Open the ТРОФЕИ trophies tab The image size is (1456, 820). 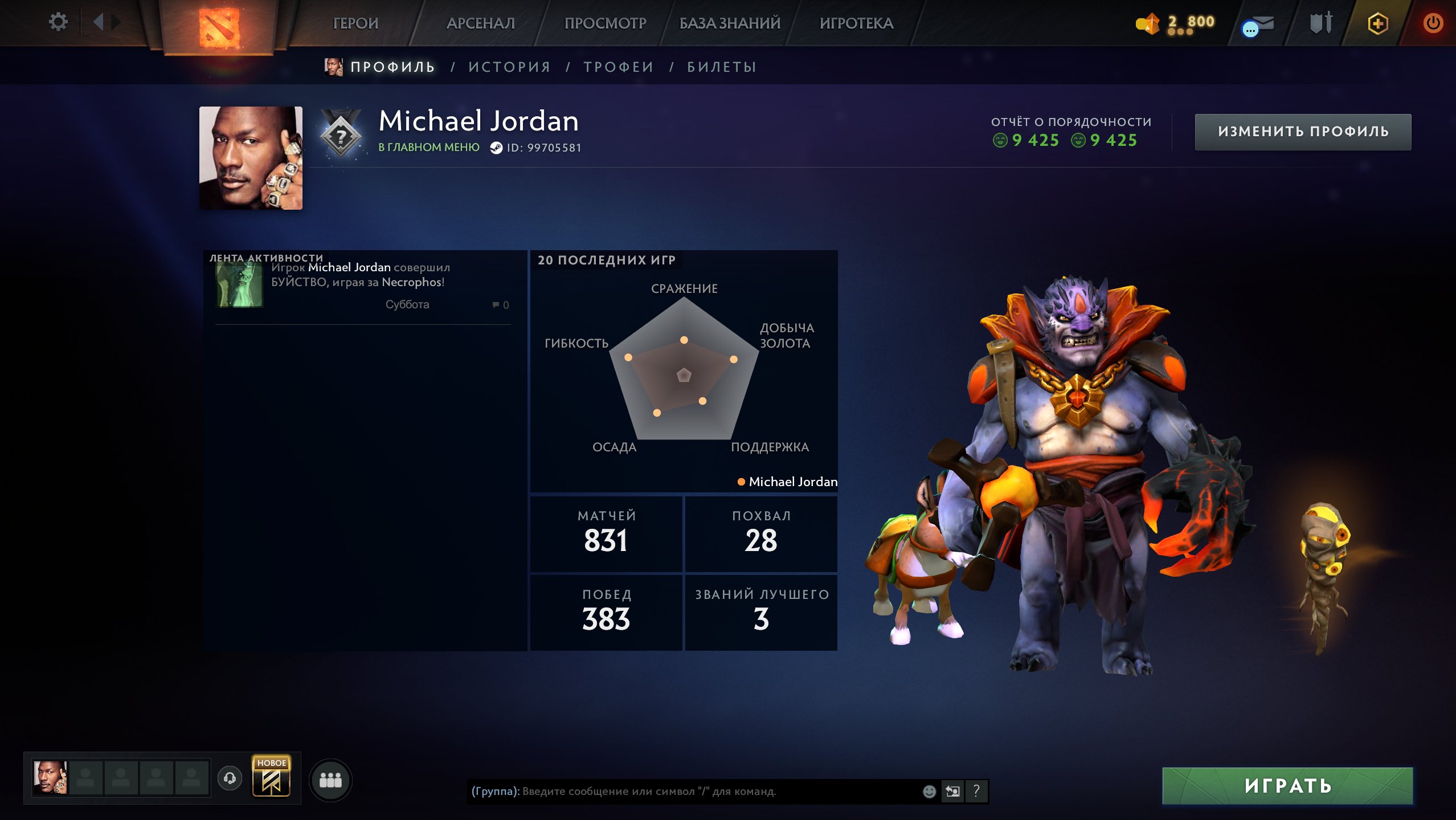coord(619,67)
